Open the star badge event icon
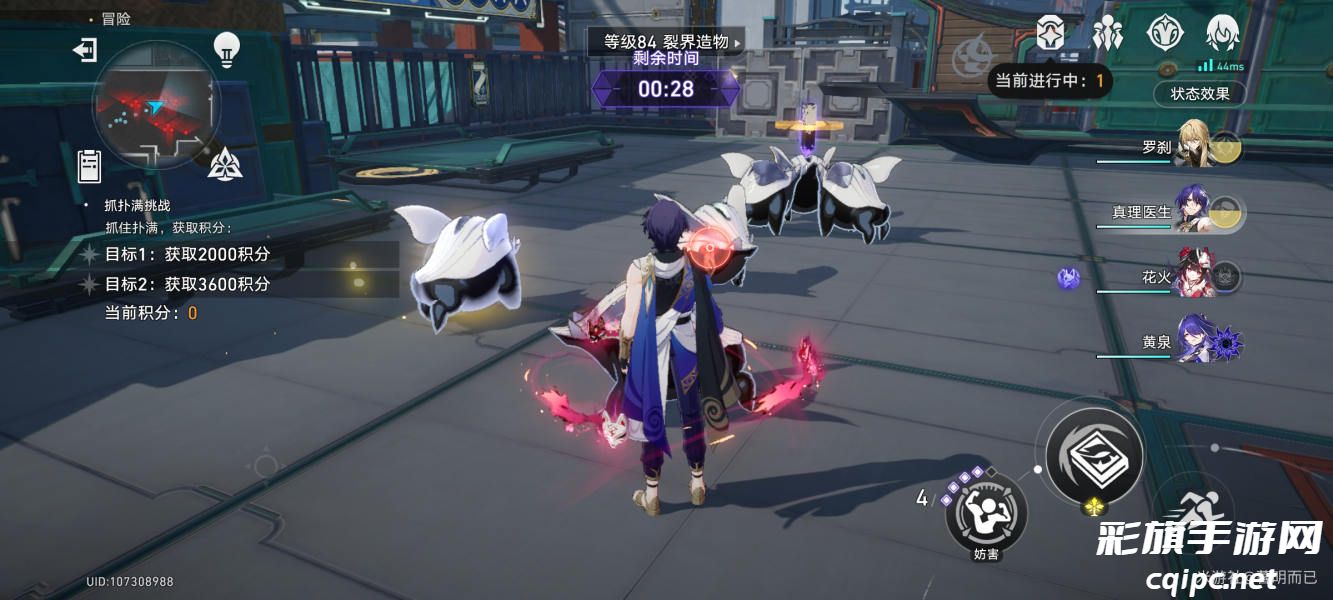 click(x=1051, y=34)
